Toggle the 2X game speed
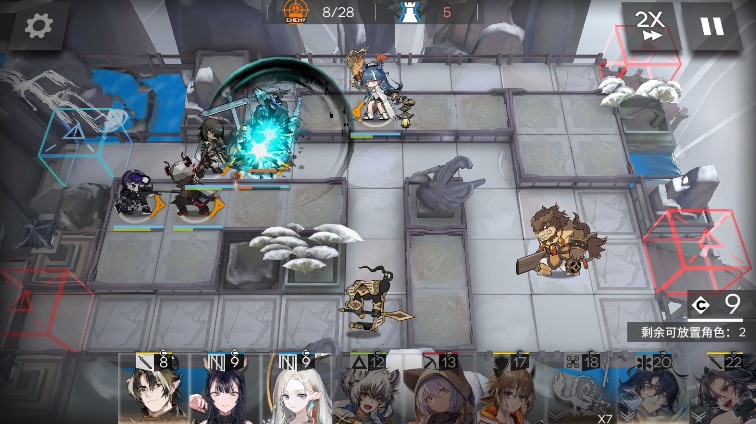The image size is (756, 424). click(651, 27)
